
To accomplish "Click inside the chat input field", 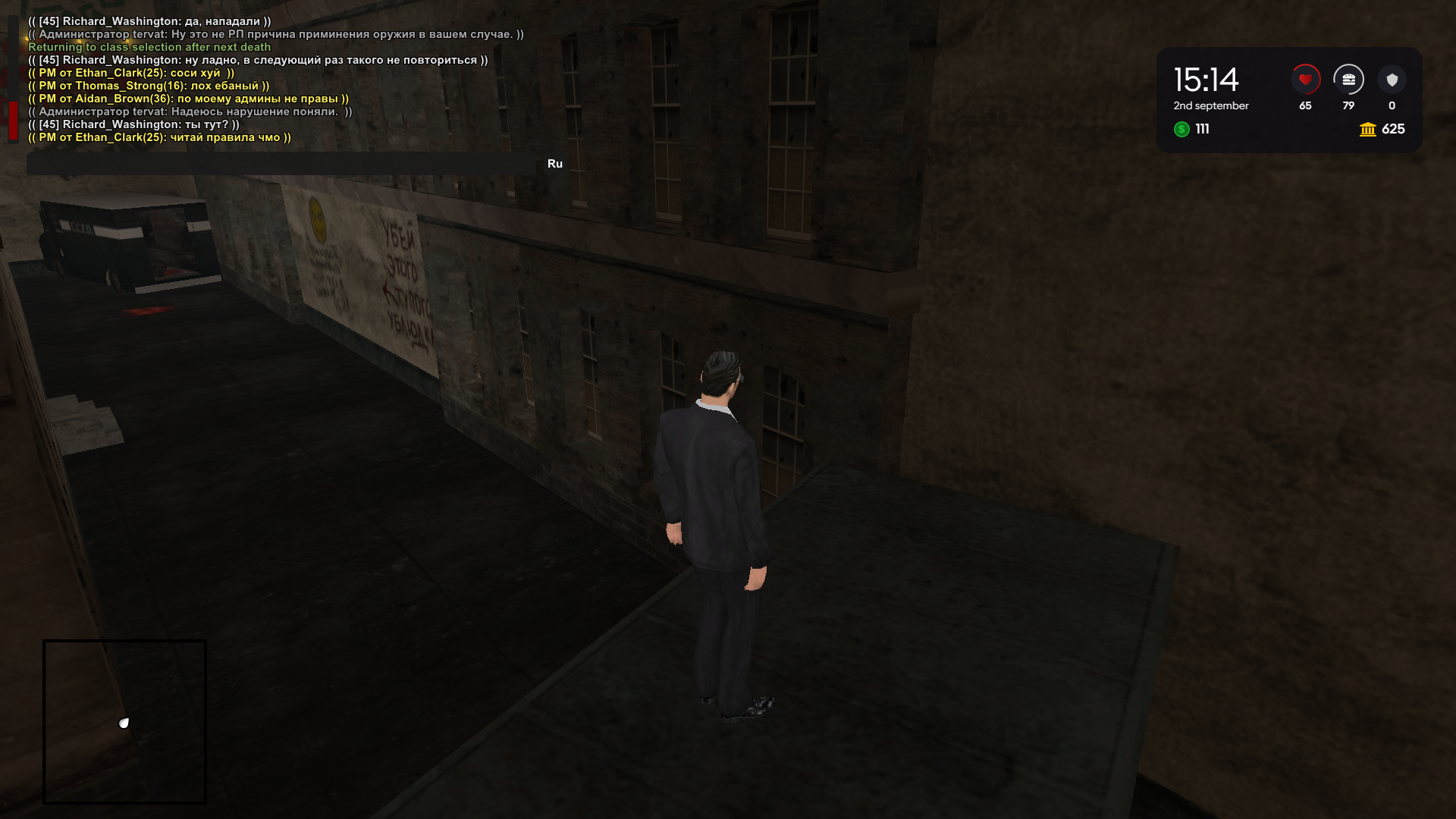I will 281,163.
